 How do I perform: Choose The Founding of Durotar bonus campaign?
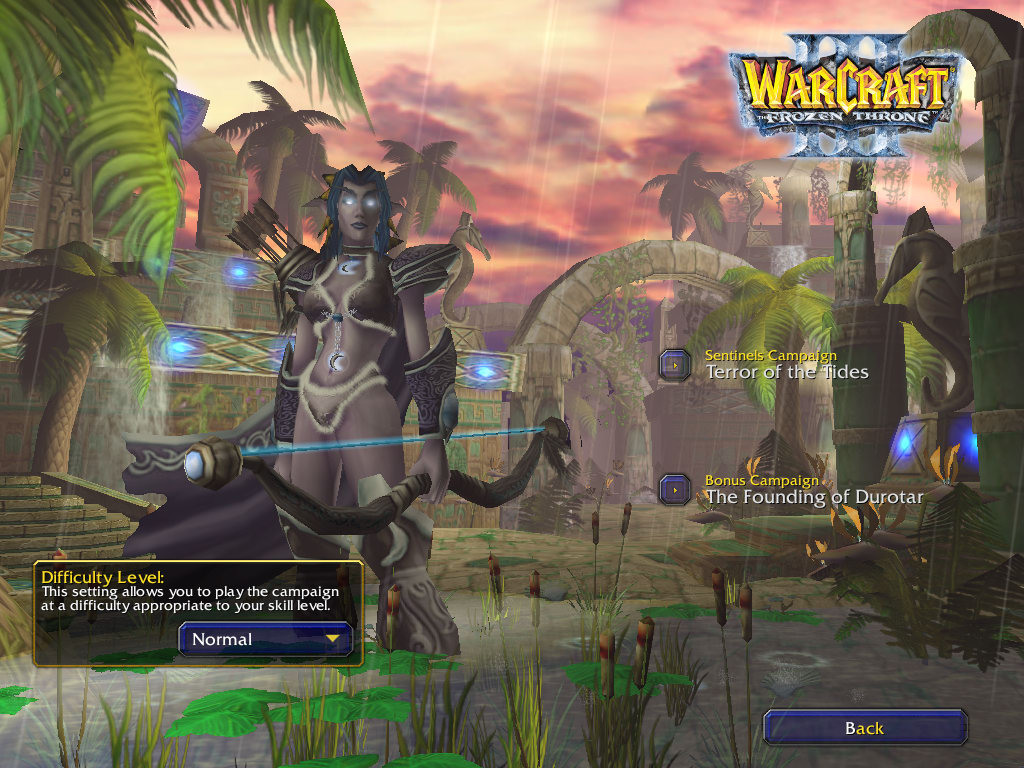[676, 490]
